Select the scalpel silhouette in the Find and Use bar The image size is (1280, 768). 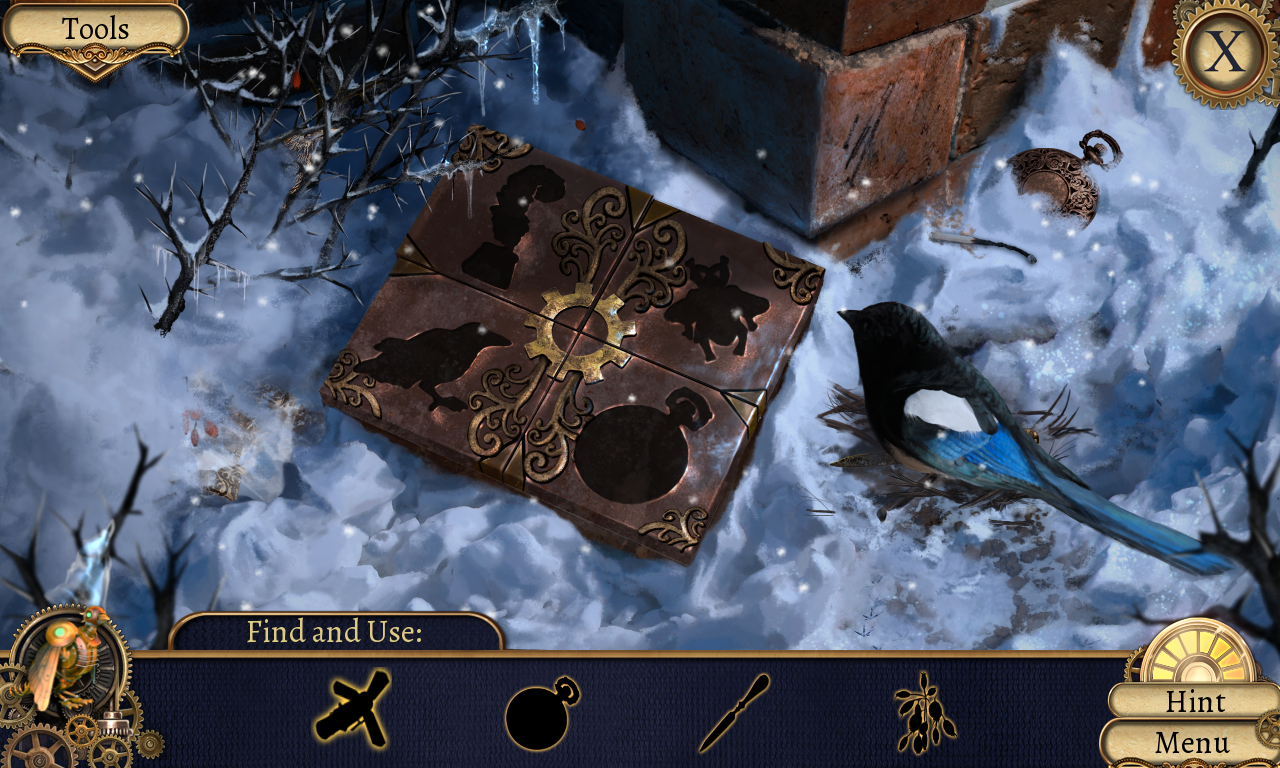click(737, 712)
